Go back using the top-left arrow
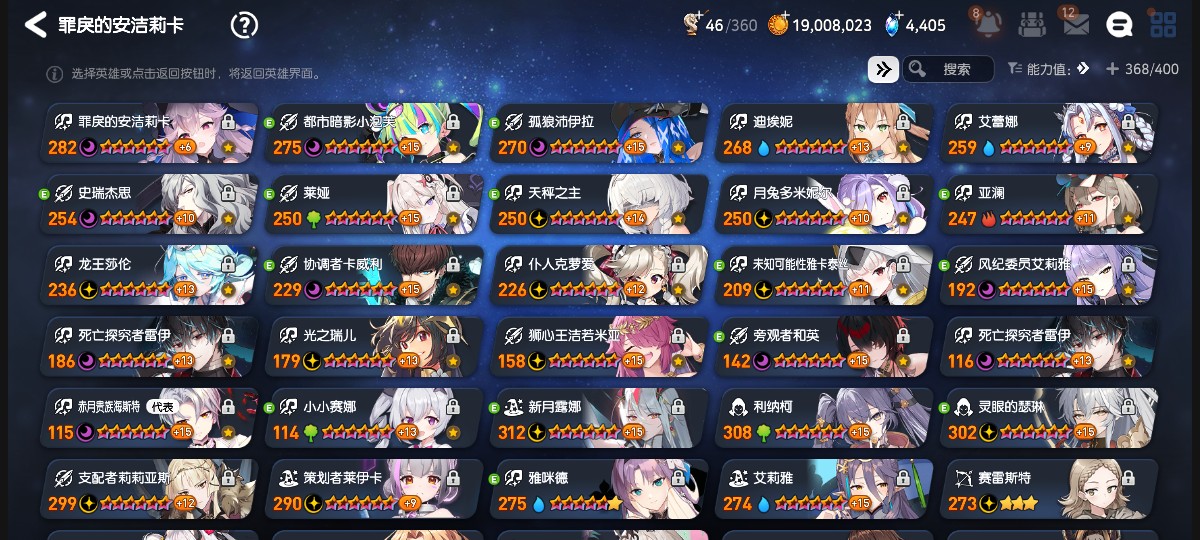 tap(36, 25)
